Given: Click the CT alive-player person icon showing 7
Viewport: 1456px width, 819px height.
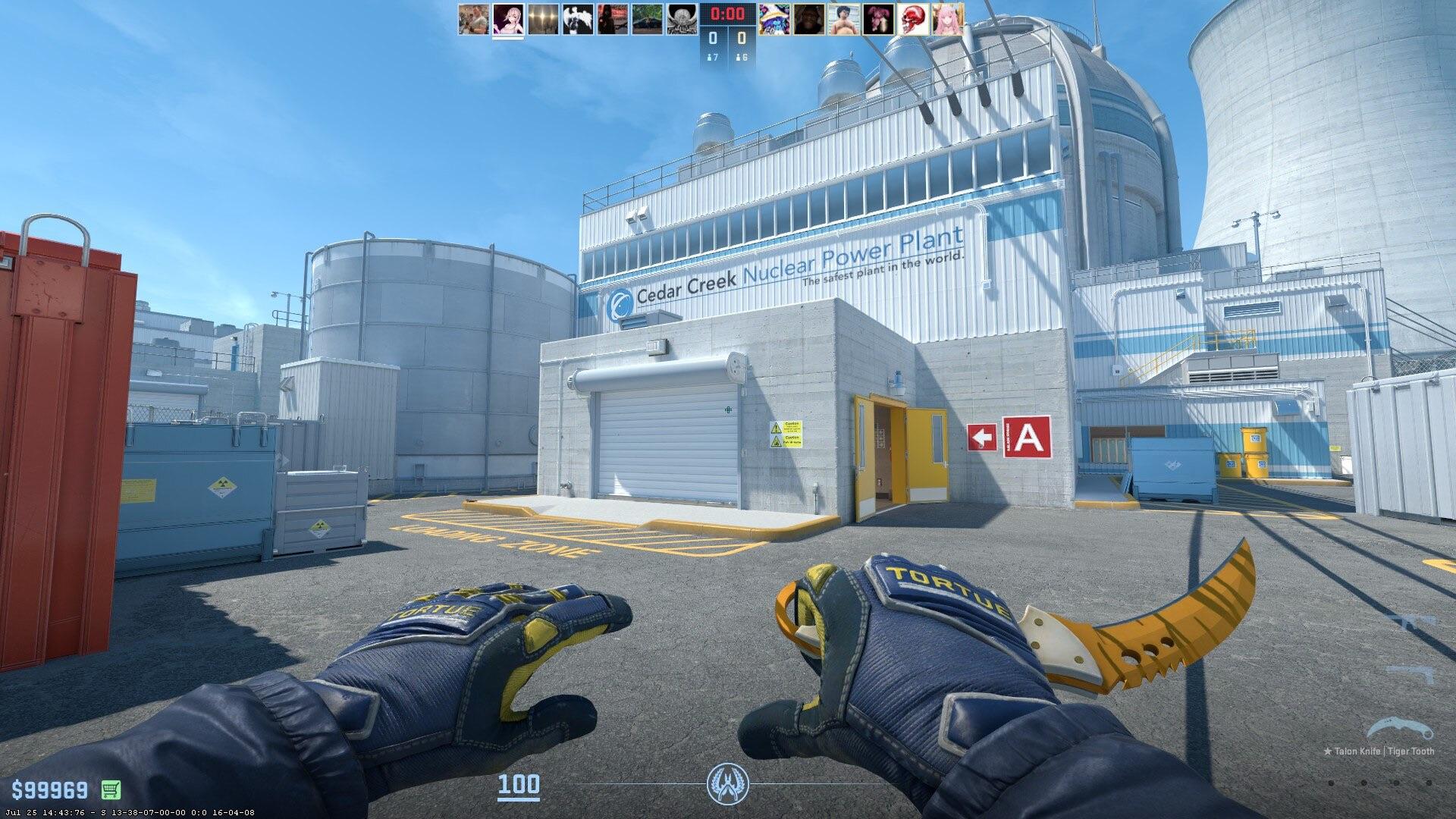Looking at the screenshot, I should [x=711, y=57].
